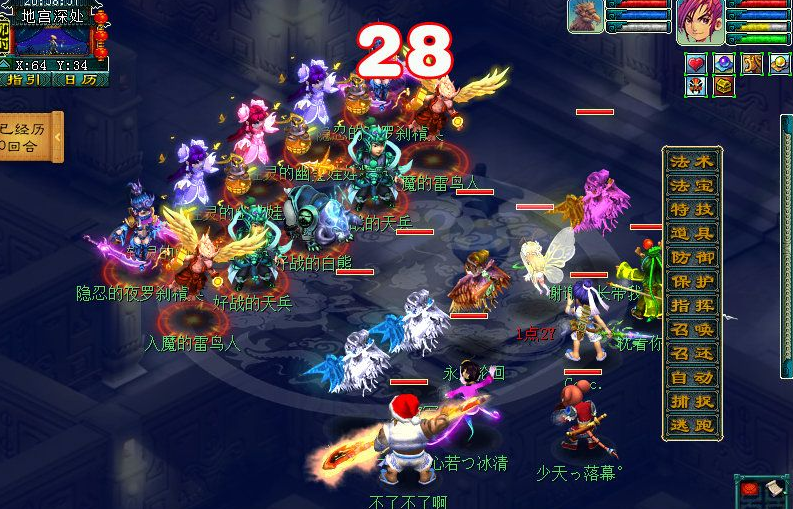Screen dimensions: 793x509
Task: Choose the 防御 defend command
Action: click(691, 258)
